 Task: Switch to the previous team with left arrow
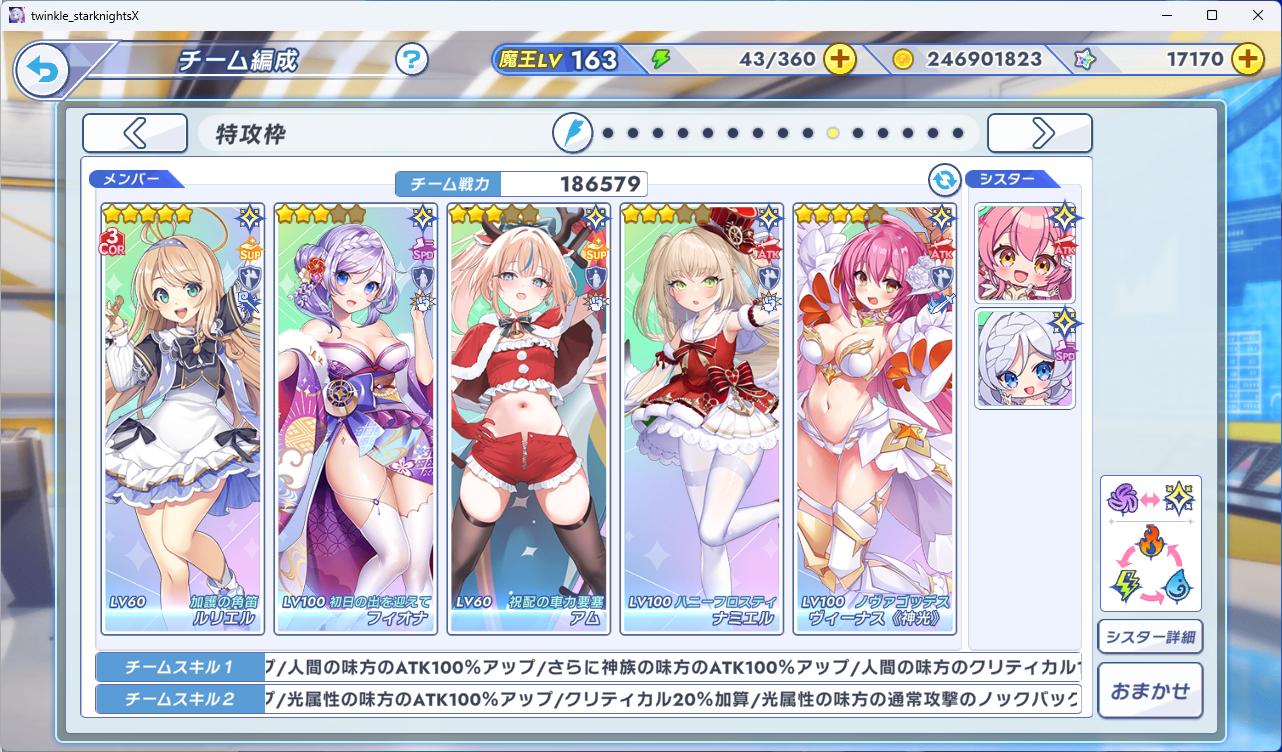[135, 133]
